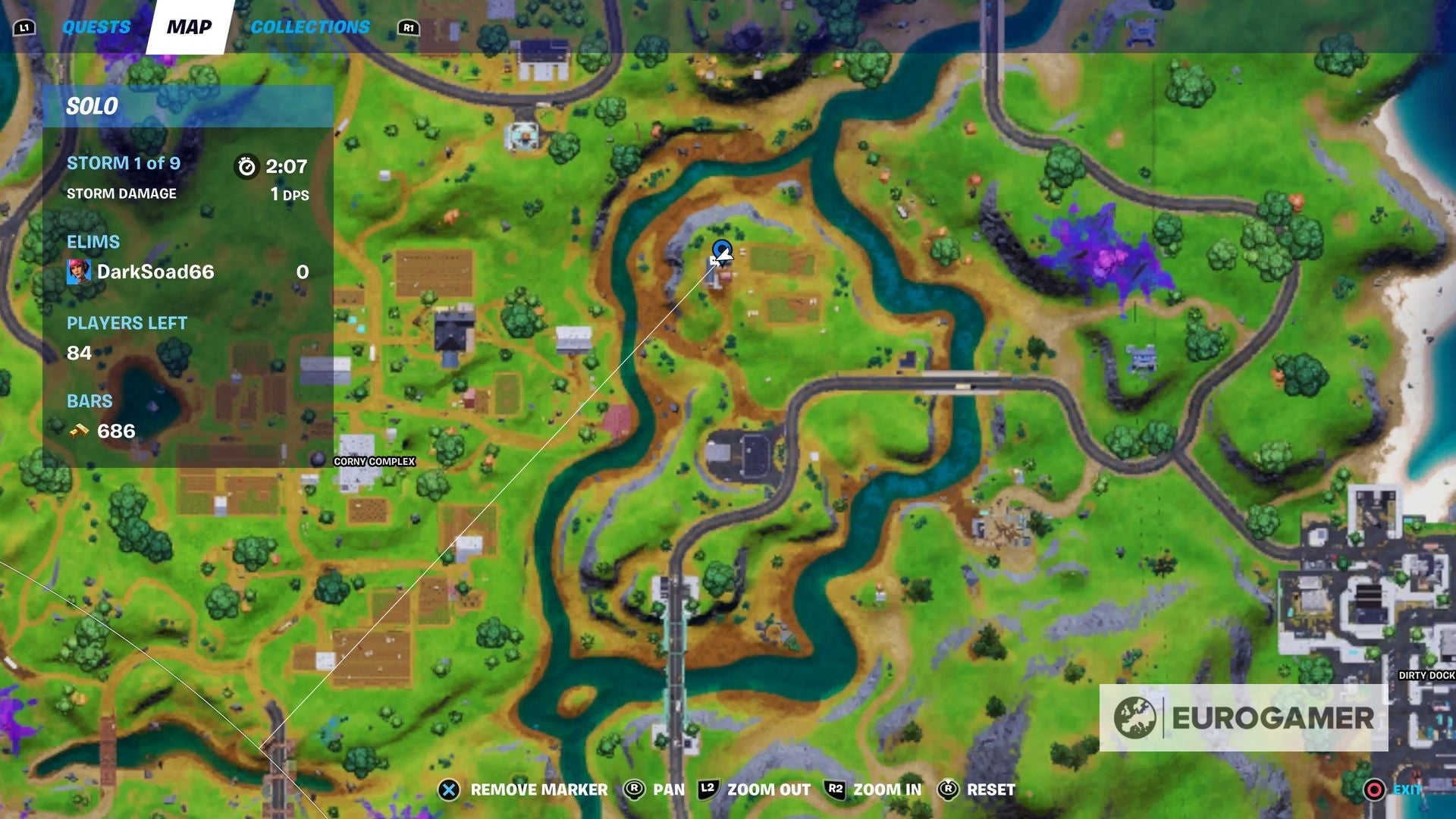Open the QUESTS tab
This screenshot has height=819, width=1456.
[x=96, y=27]
